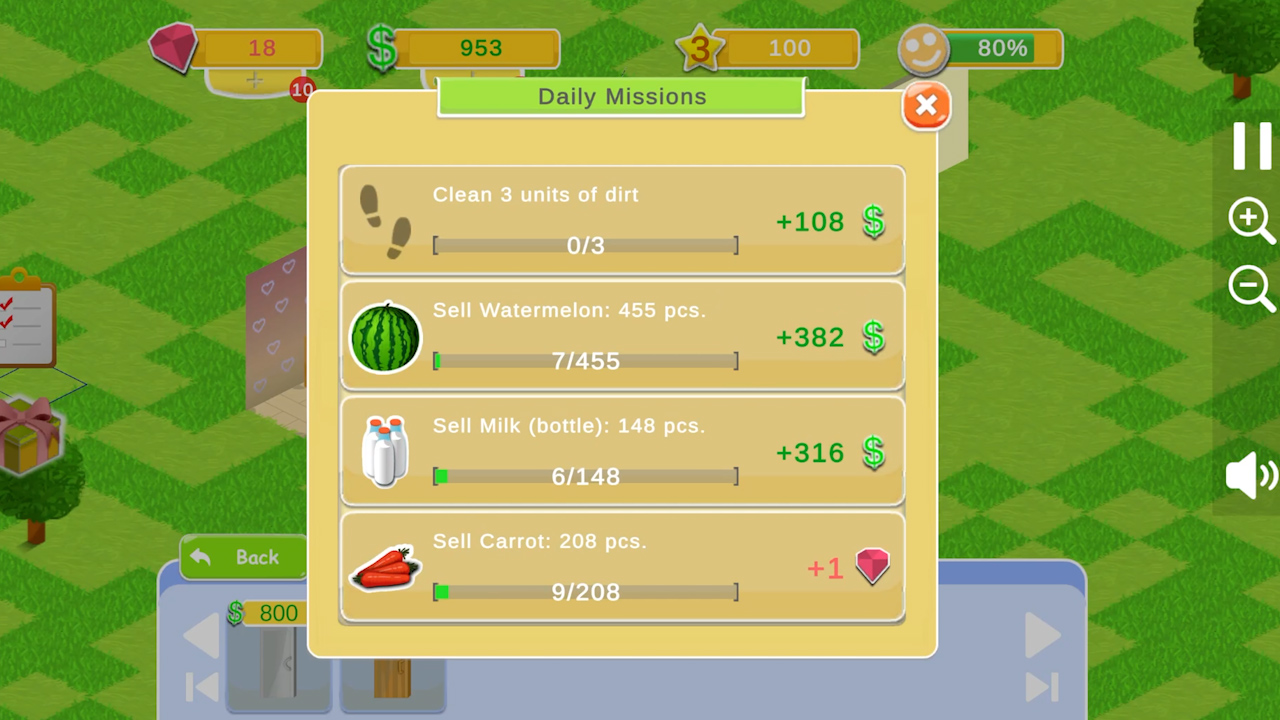
Task: Pause the game
Action: (1252, 145)
